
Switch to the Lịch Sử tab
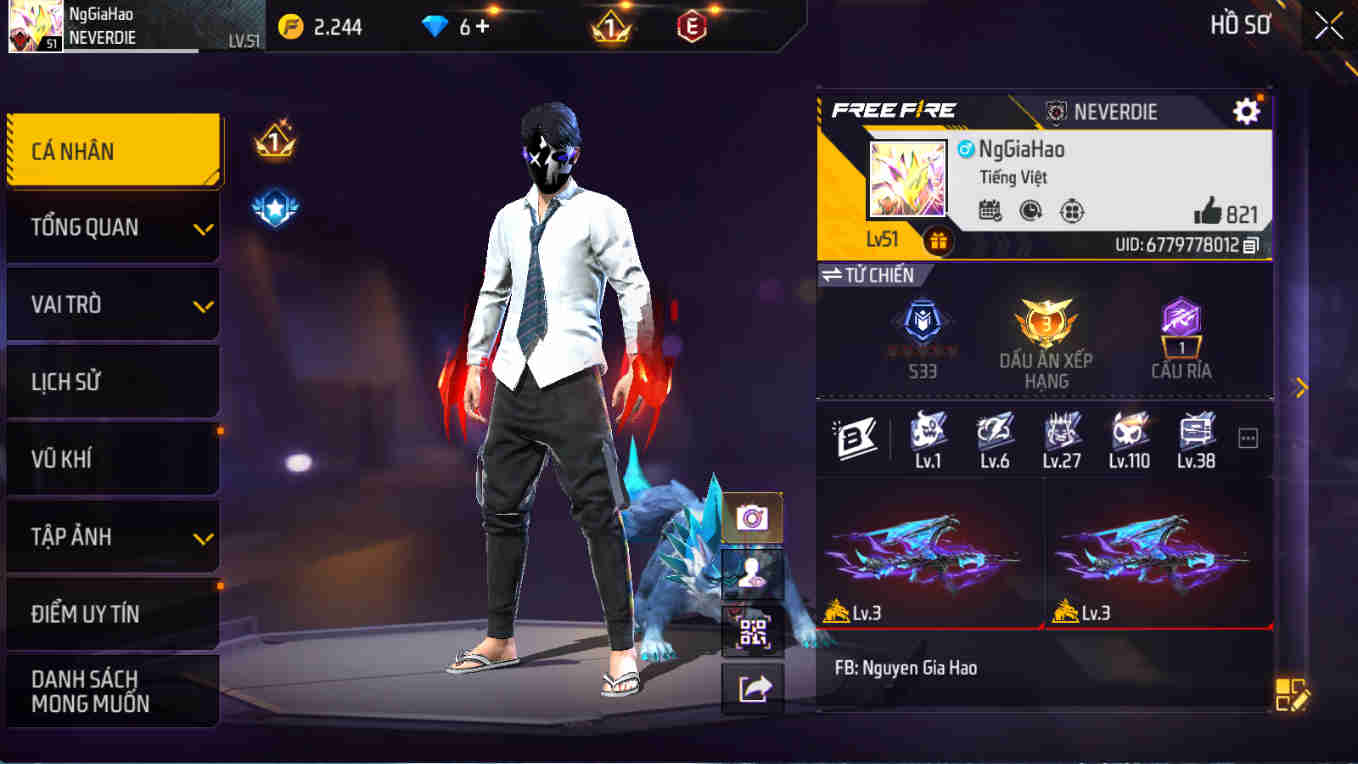(x=113, y=381)
